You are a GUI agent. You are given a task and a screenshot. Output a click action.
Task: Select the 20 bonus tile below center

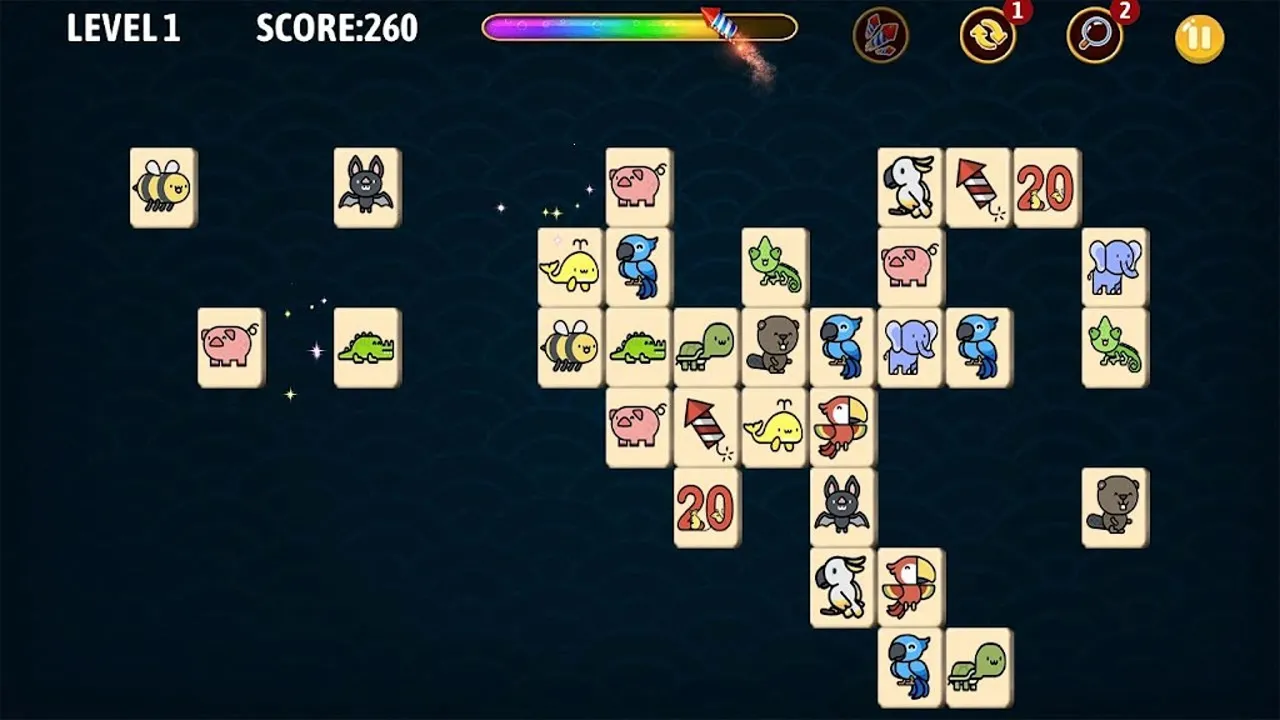click(x=705, y=507)
